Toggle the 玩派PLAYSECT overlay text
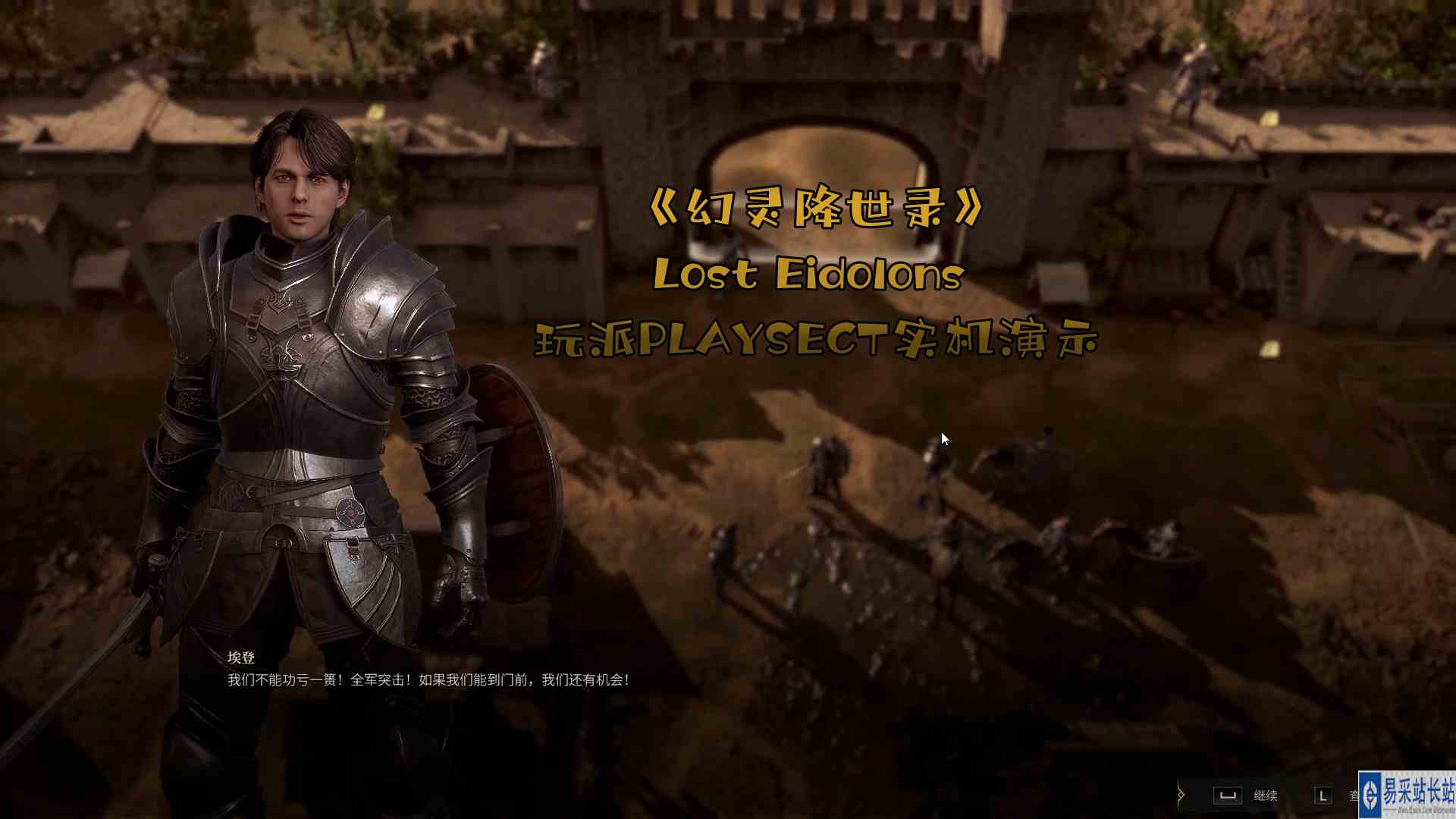Screen dimensions: 1456x819 (819, 340)
